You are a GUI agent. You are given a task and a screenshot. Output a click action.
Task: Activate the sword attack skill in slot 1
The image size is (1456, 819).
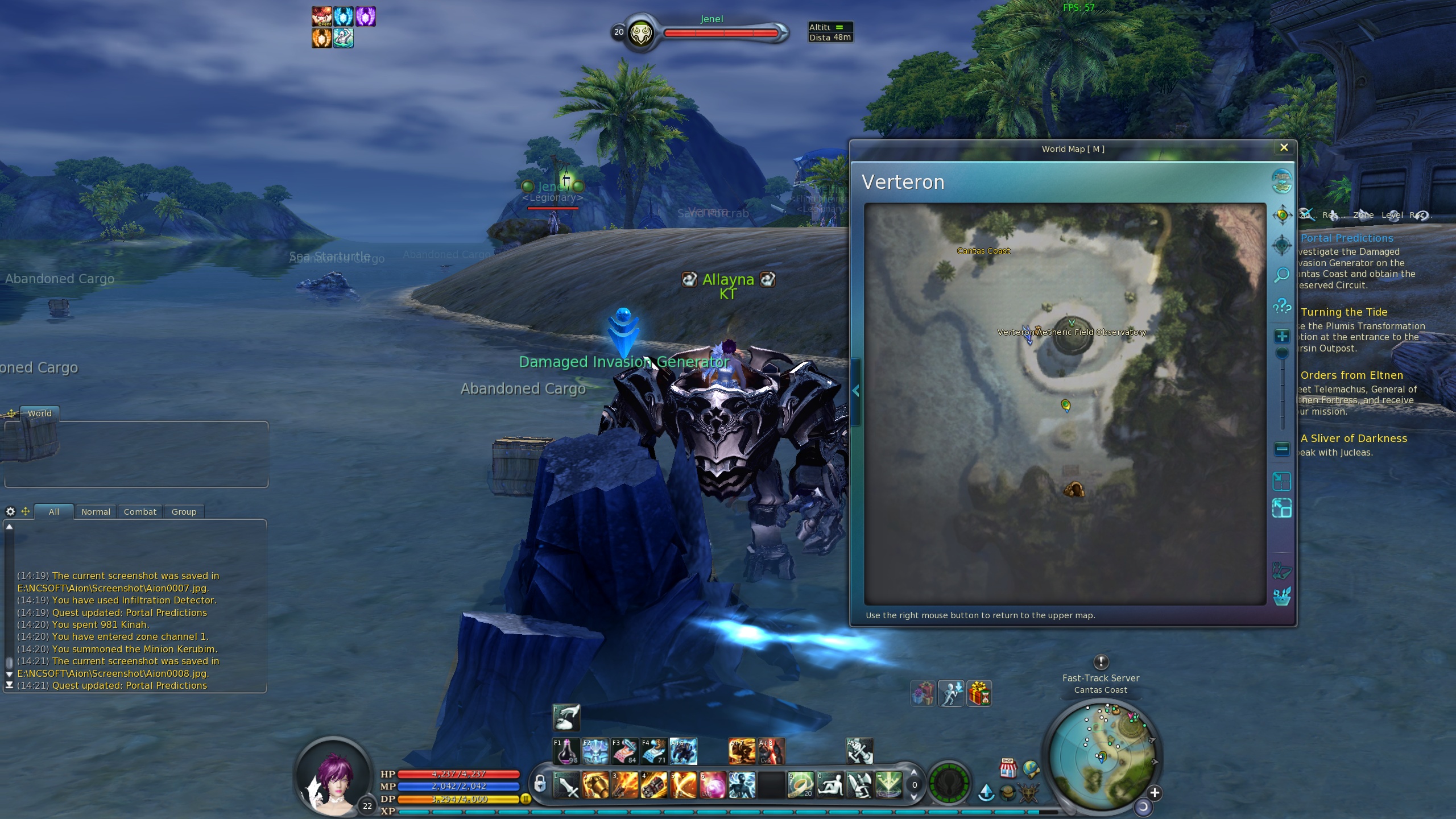pos(566,785)
